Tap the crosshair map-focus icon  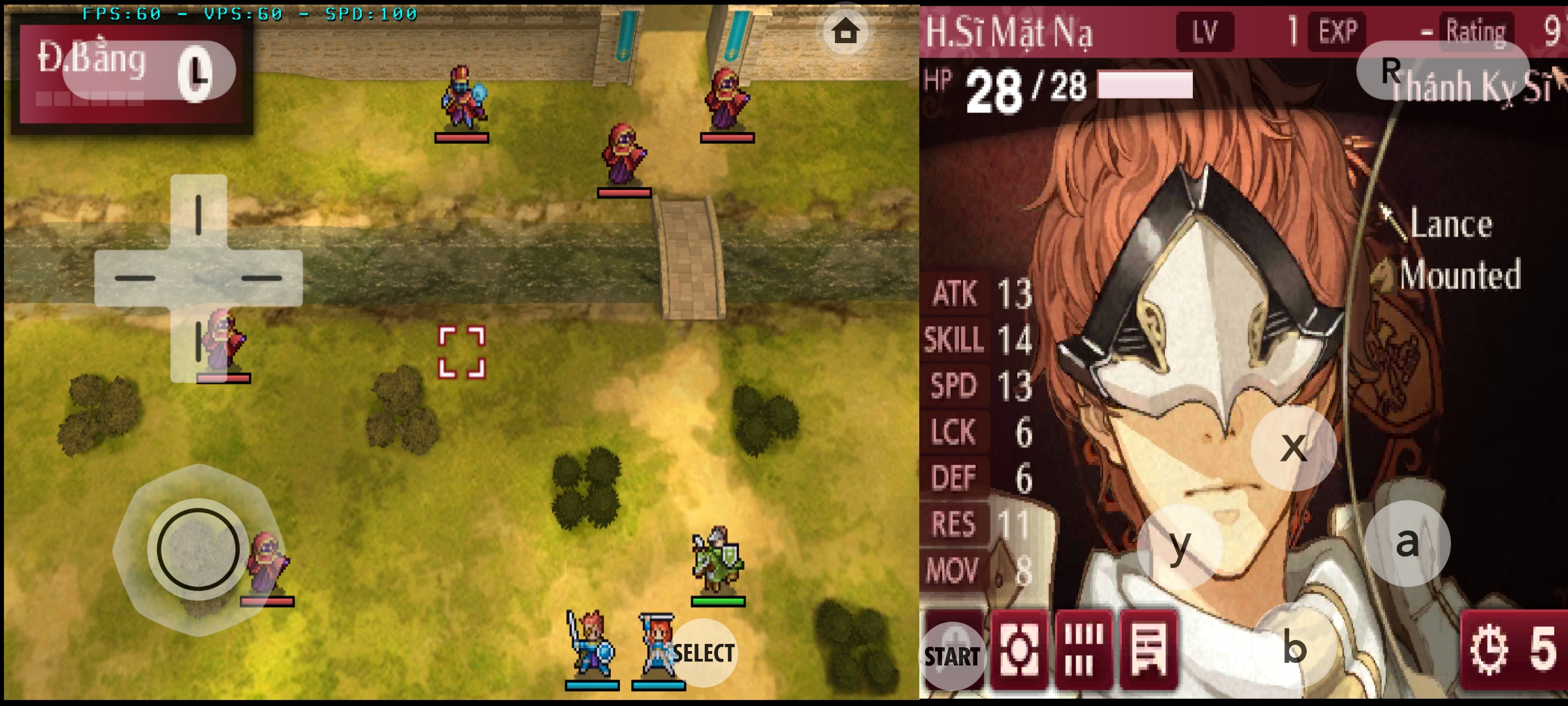1019,650
